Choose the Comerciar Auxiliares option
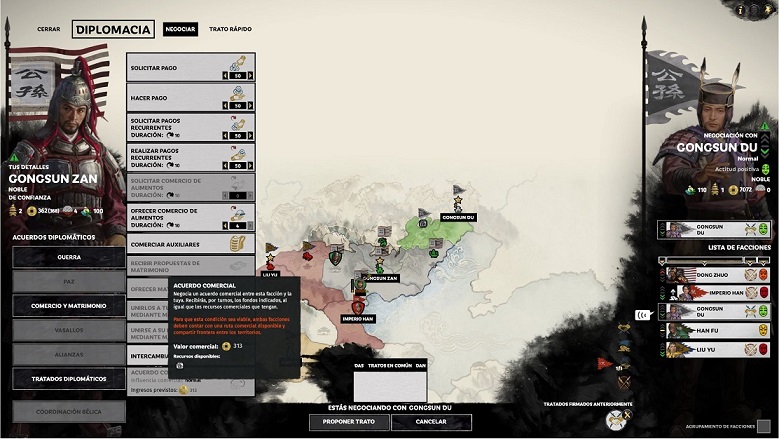This screenshot has width=779, height=439. click(190, 244)
